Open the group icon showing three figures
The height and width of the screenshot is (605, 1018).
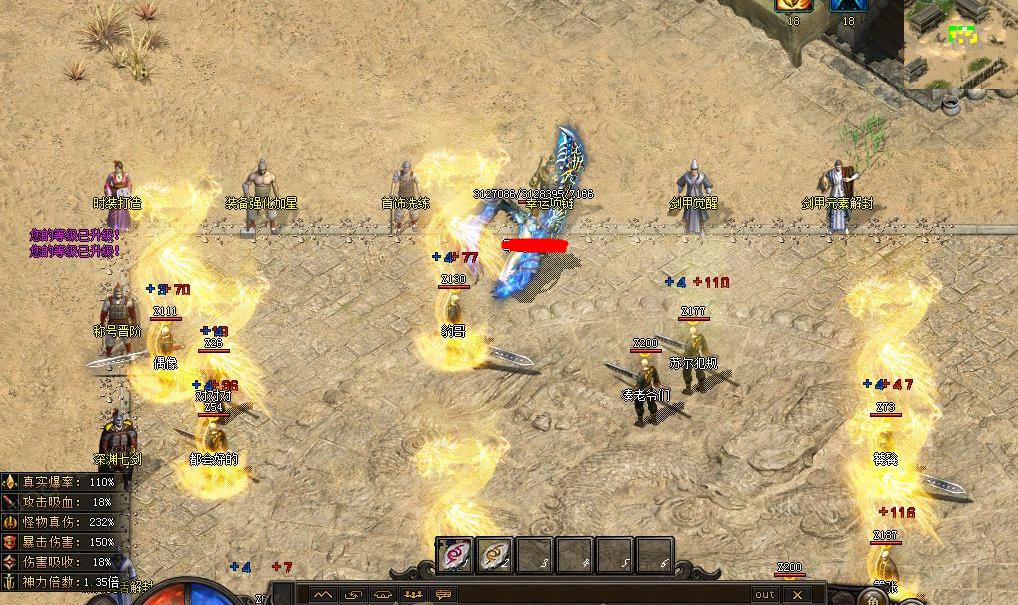[413, 595]
